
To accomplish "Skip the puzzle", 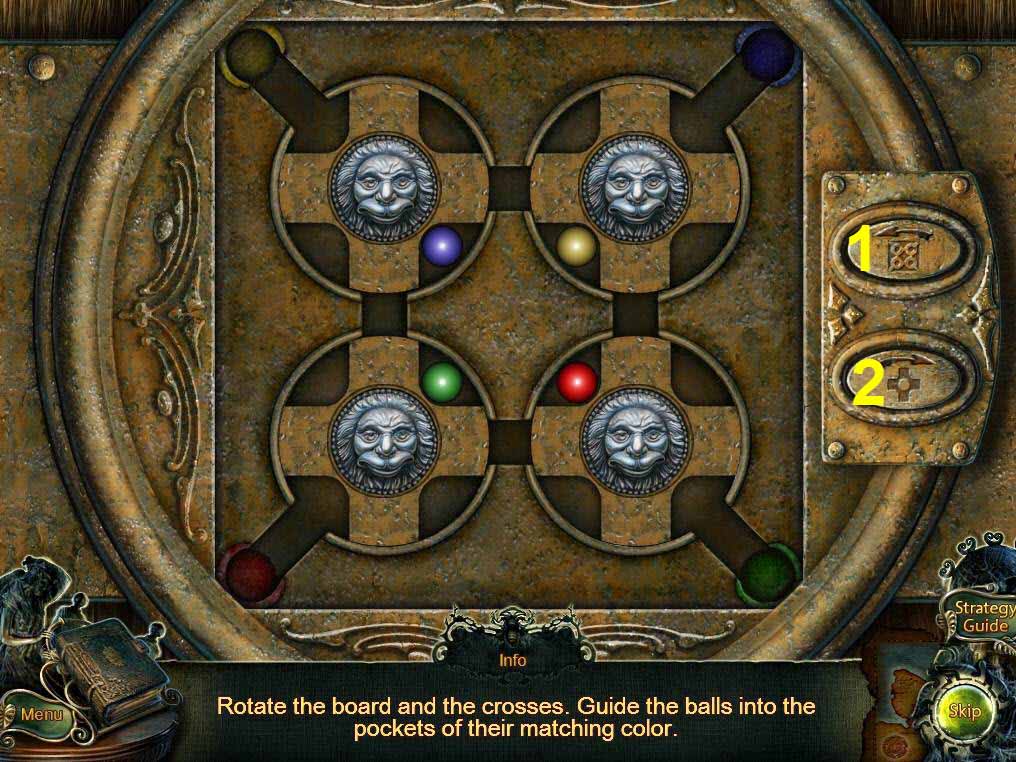I will 964,711.
